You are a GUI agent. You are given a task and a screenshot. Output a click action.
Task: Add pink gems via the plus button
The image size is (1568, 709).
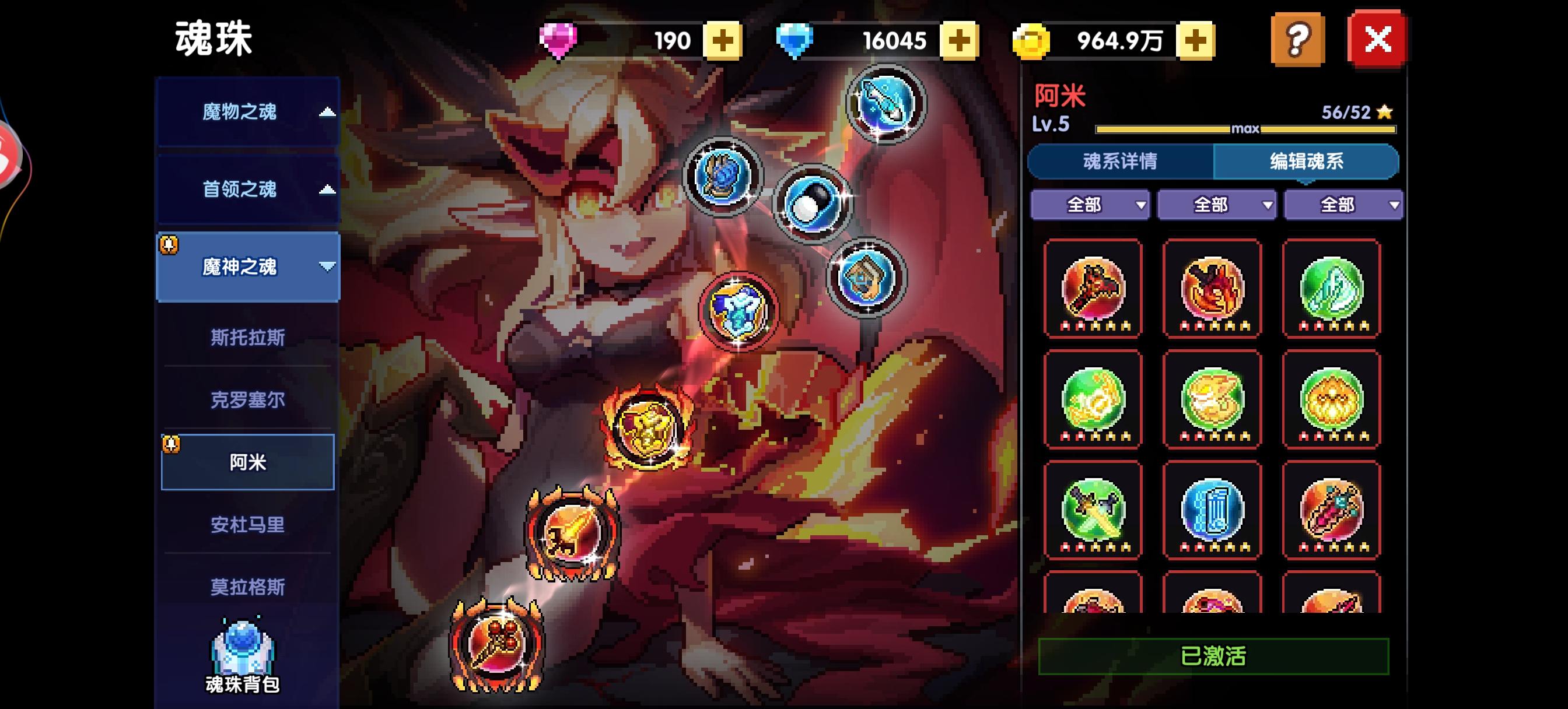coord(723,41)
